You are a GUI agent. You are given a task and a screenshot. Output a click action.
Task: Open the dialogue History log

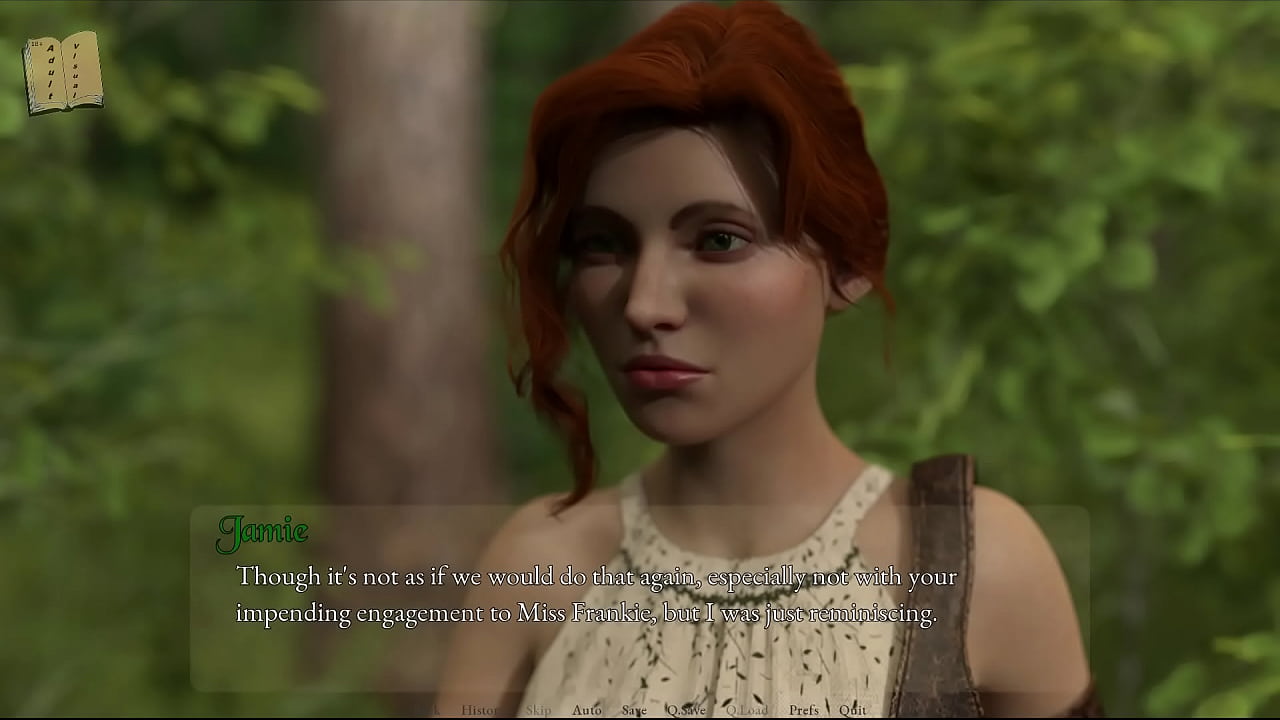479,710
